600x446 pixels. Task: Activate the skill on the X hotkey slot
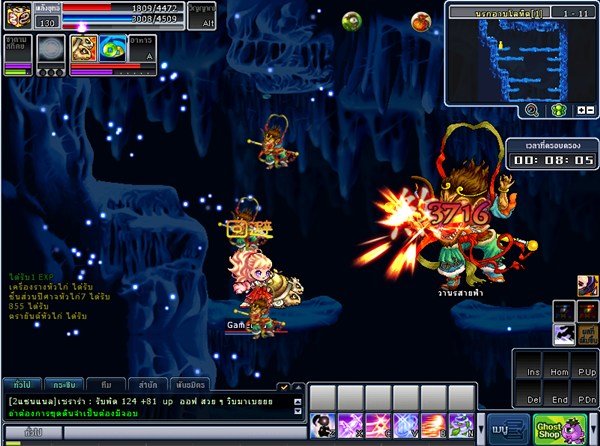[349, 424]
